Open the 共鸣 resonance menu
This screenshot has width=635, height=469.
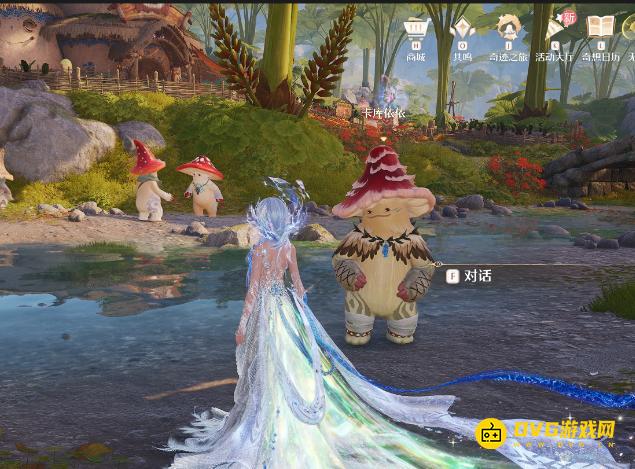click(x=463, y=29)
